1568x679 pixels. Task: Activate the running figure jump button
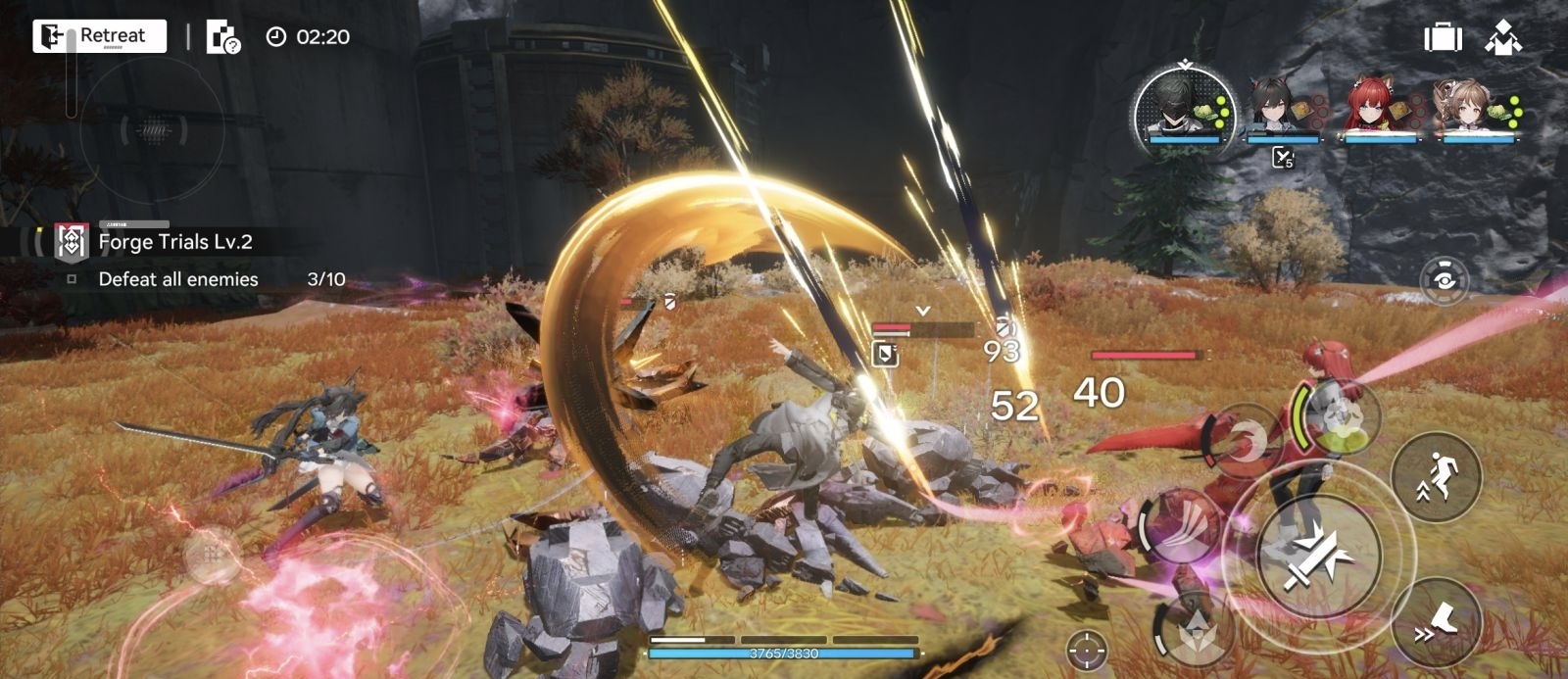(1436, 476)
